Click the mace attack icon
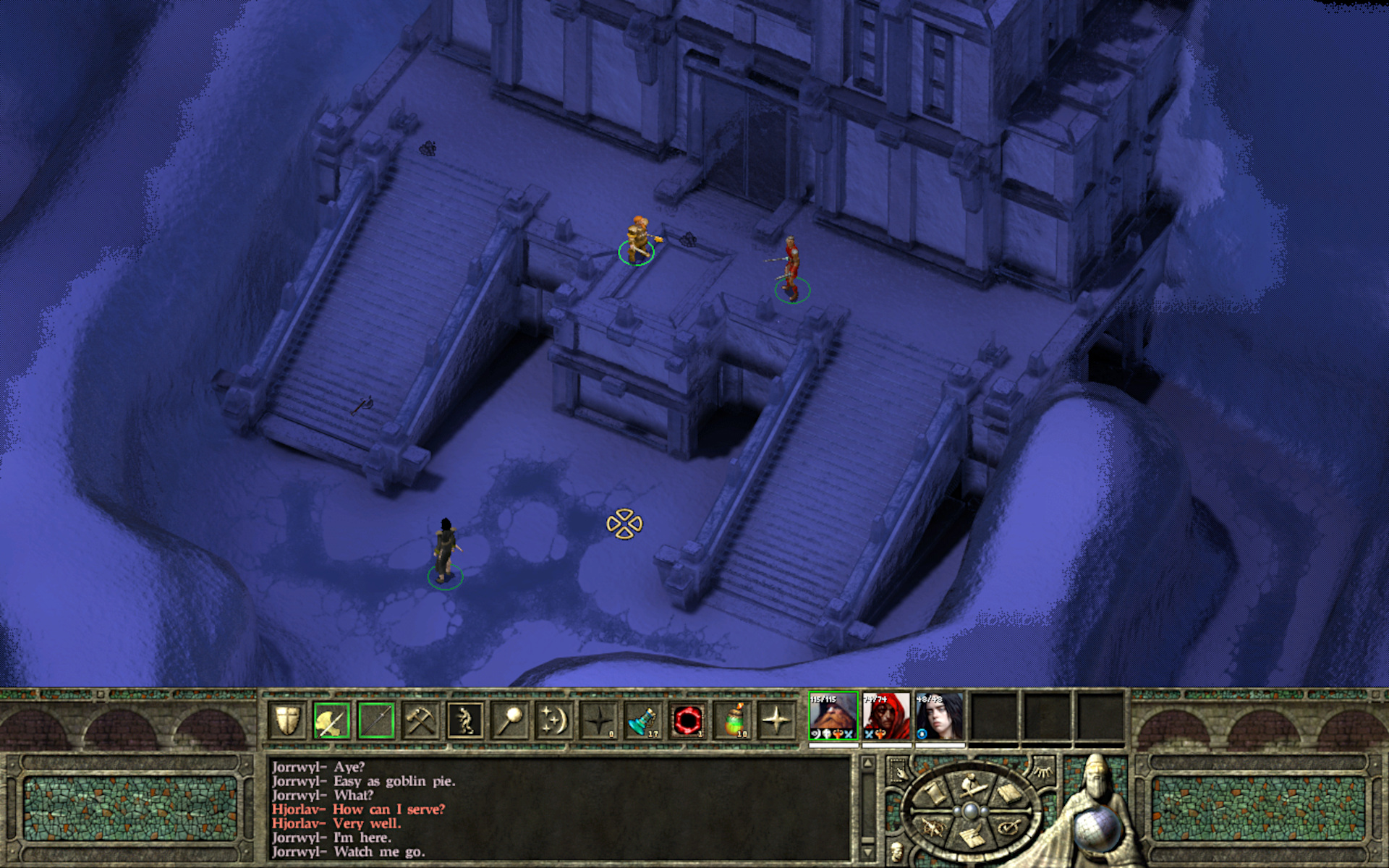 [x=510, y=720]
